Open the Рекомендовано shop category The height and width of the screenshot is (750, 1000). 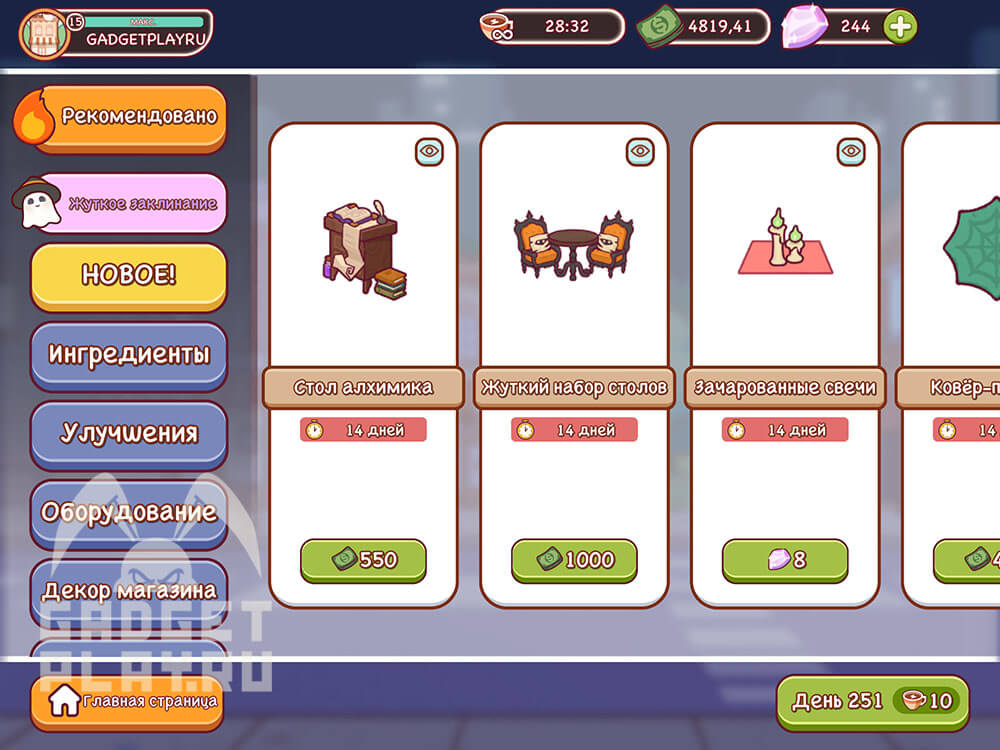click(128, 117)
